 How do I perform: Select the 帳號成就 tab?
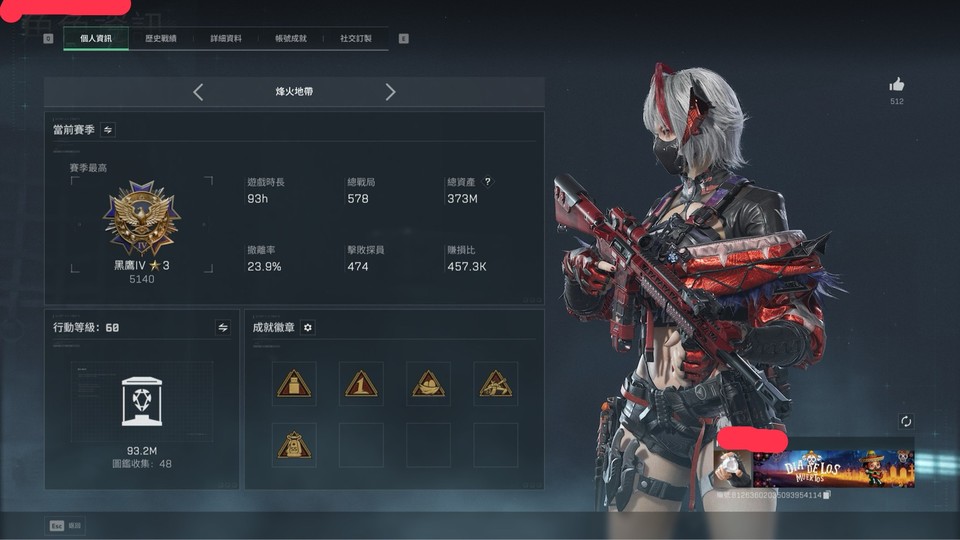(x=291, y=39)
